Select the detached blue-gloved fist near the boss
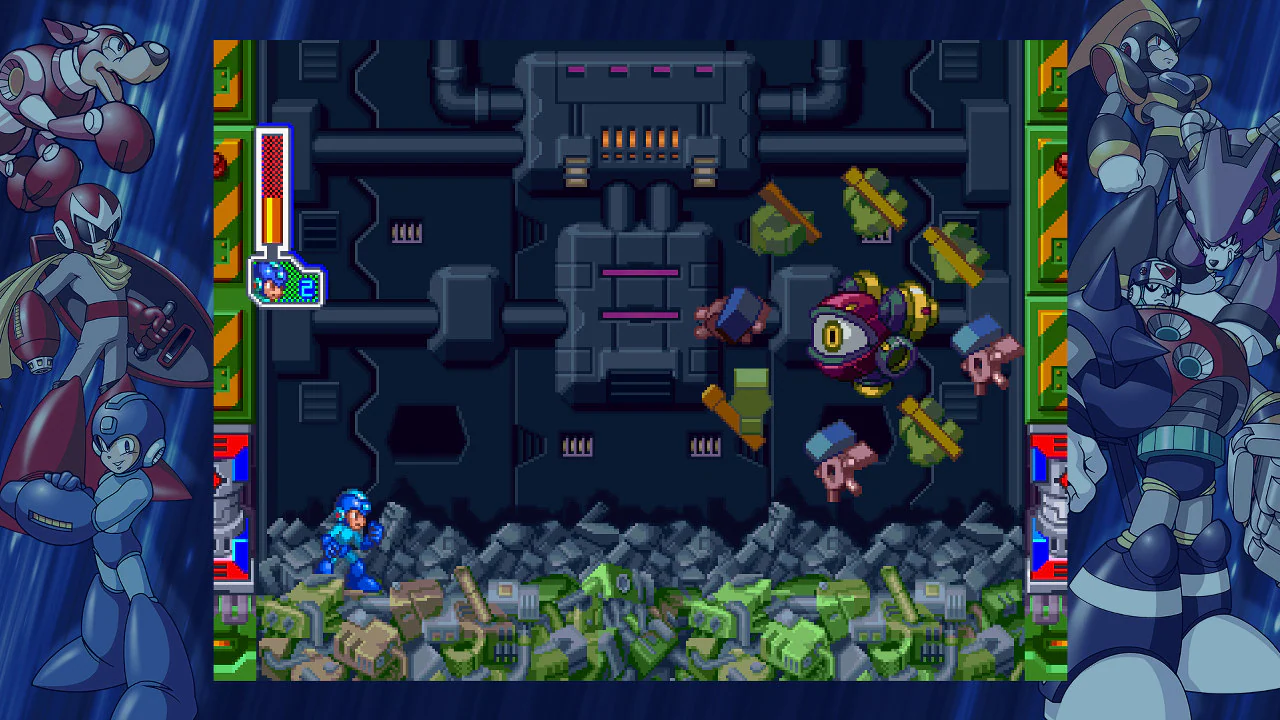 (x=737, y=315)
